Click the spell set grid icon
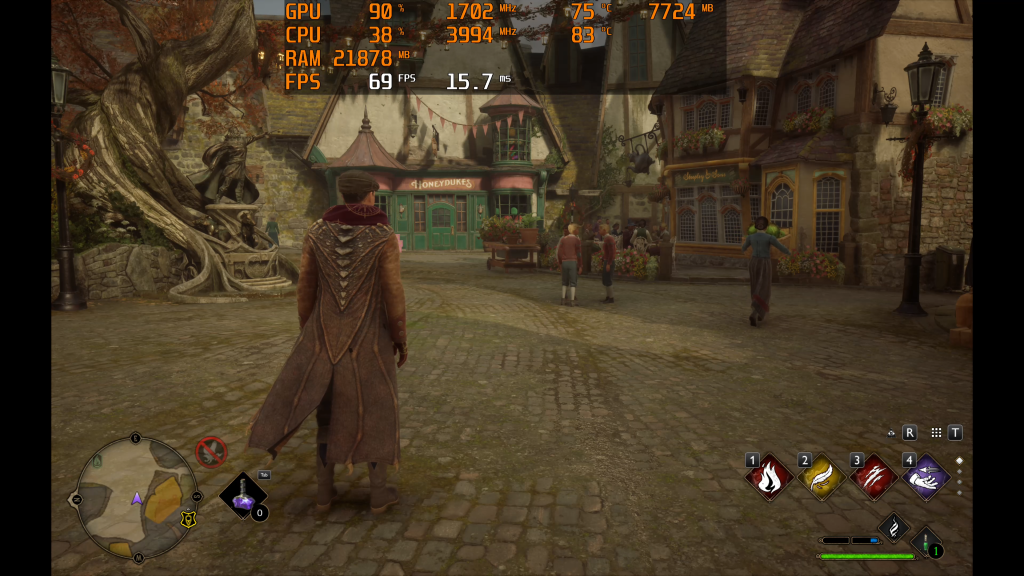 click(x=936, y=433)
